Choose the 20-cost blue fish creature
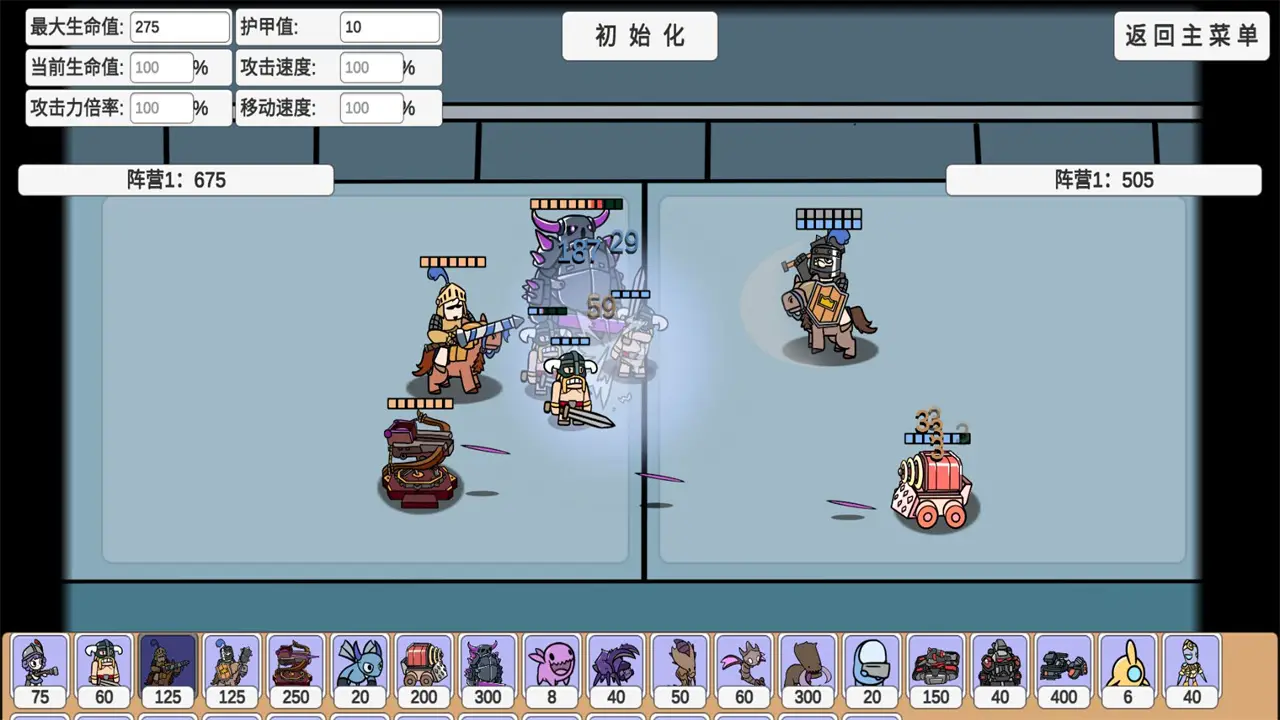The image size is (1280, 720). coord(359,670)
